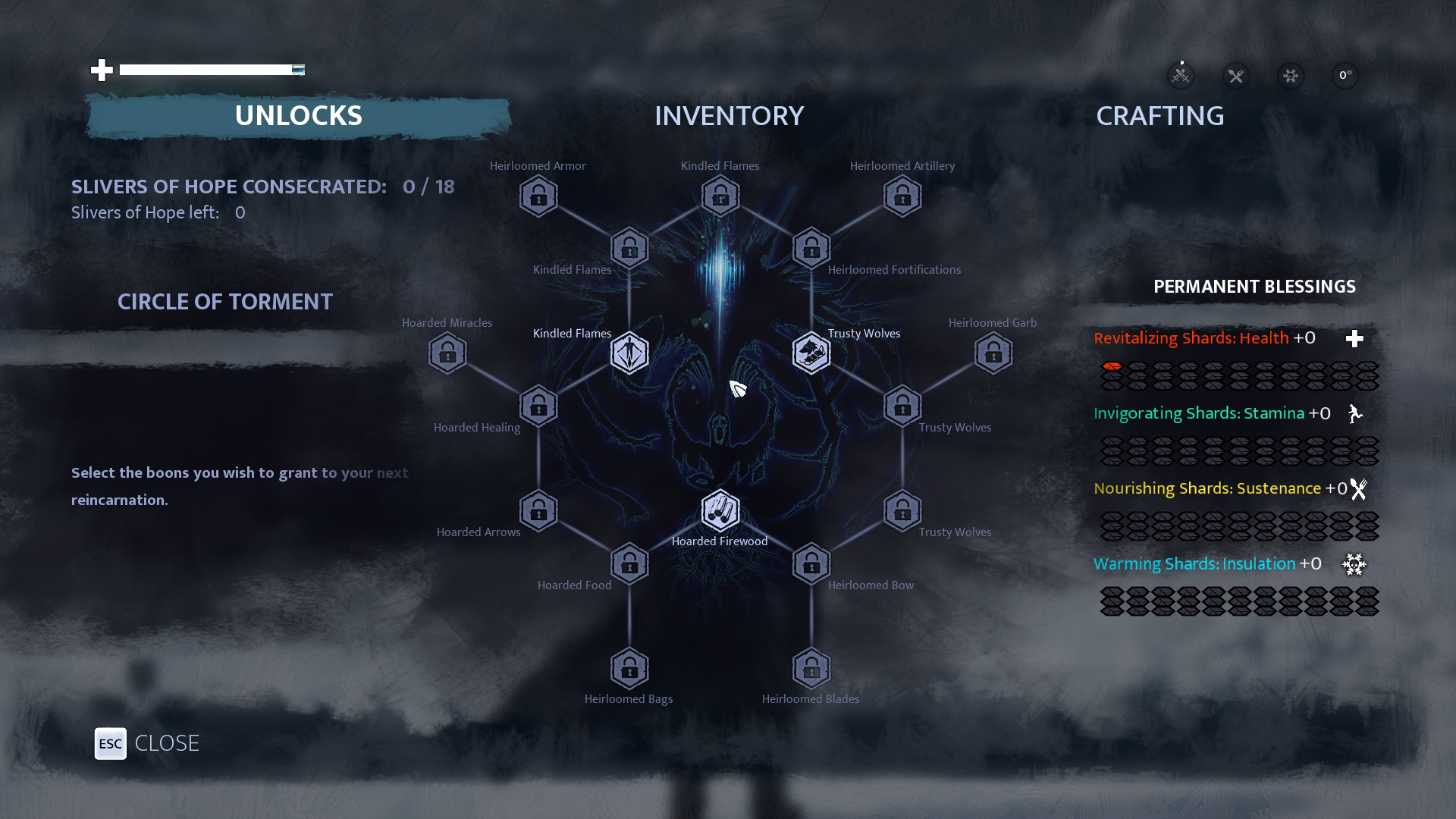
Task: Click the utensils icon beside Nourishing Shards
Action: click(1358, 489)
